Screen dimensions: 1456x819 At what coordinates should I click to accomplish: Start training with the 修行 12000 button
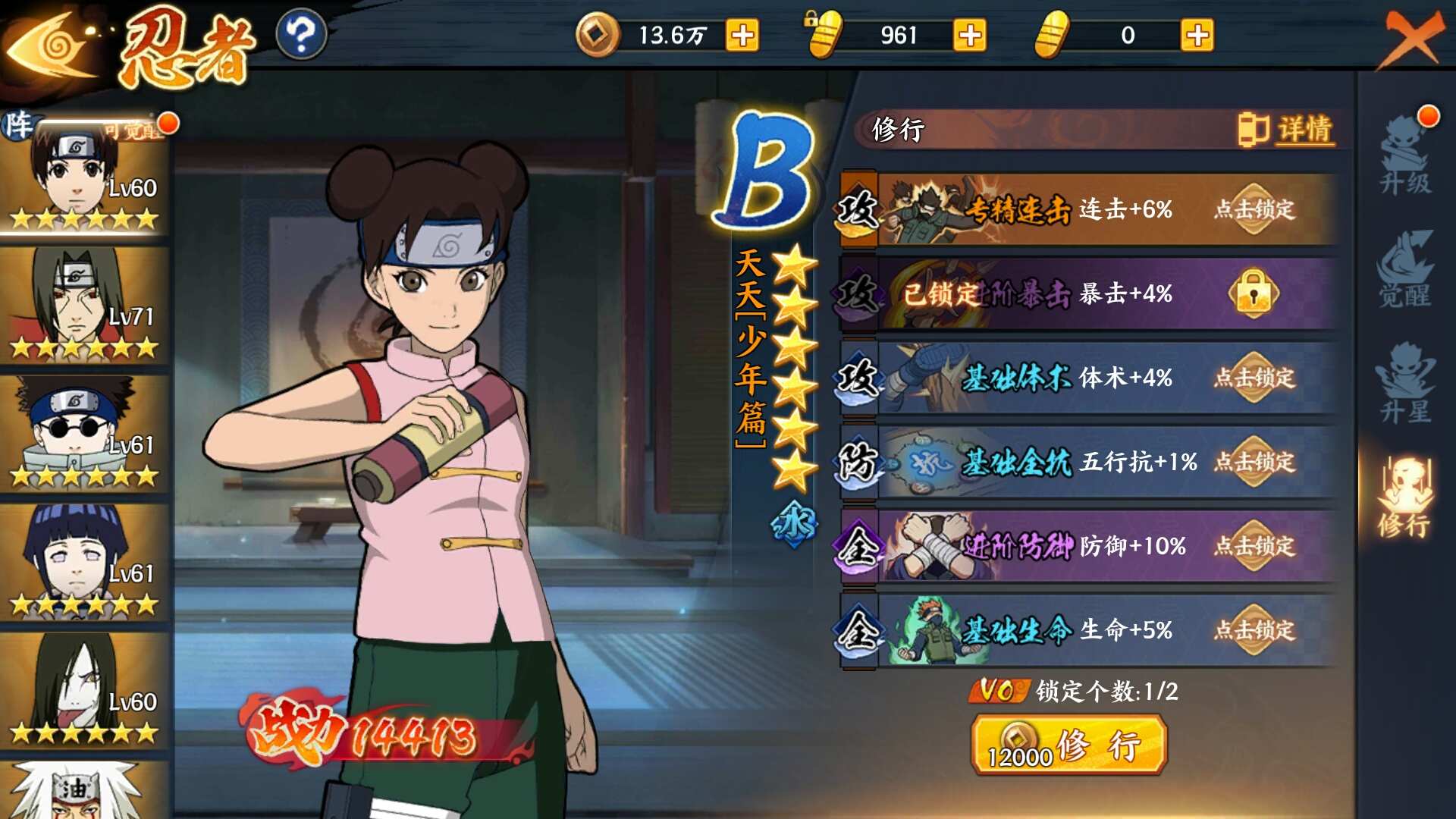[x=1068, y=746]
